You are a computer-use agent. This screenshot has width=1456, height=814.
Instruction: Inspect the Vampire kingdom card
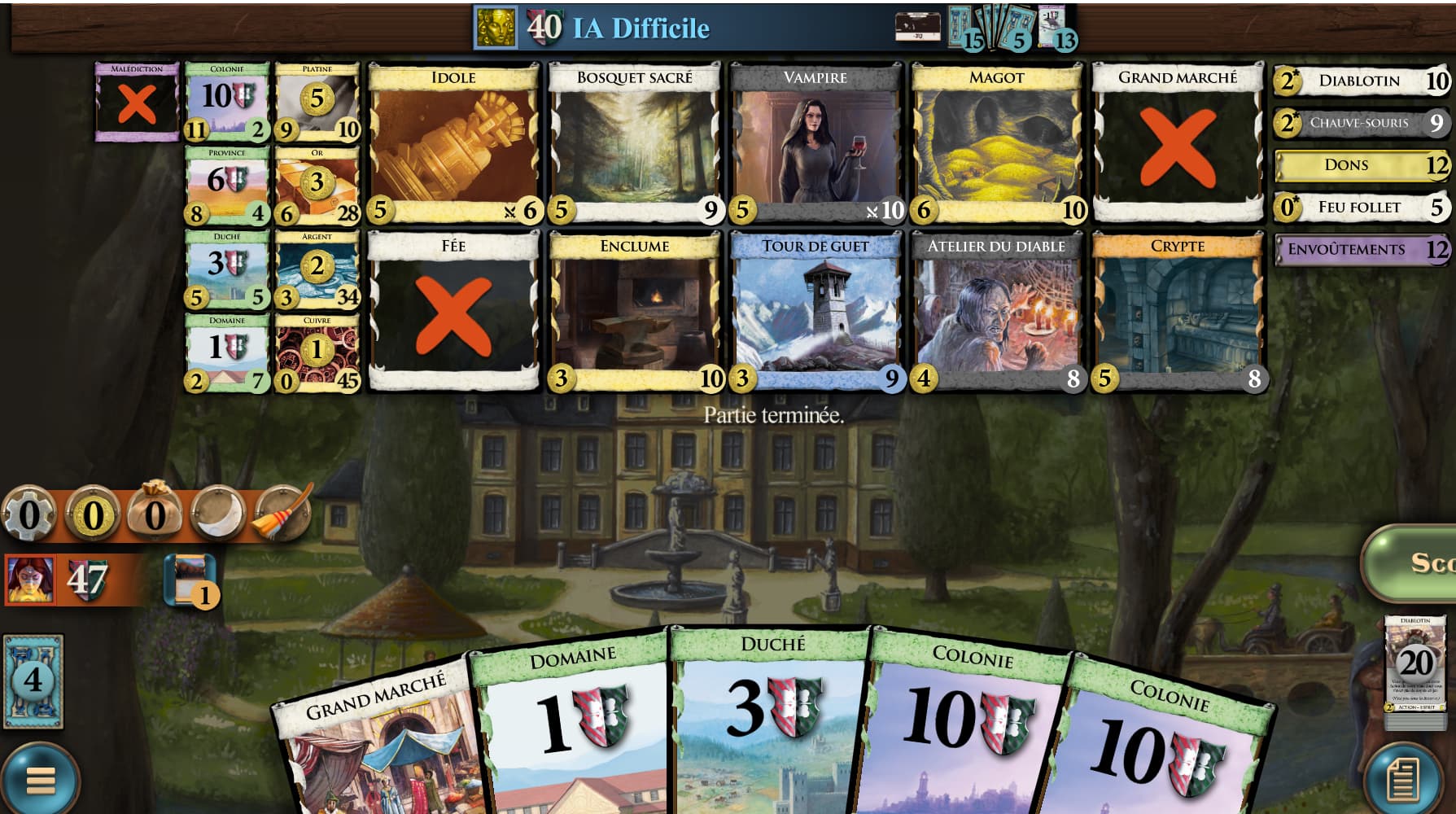(815, 144)
